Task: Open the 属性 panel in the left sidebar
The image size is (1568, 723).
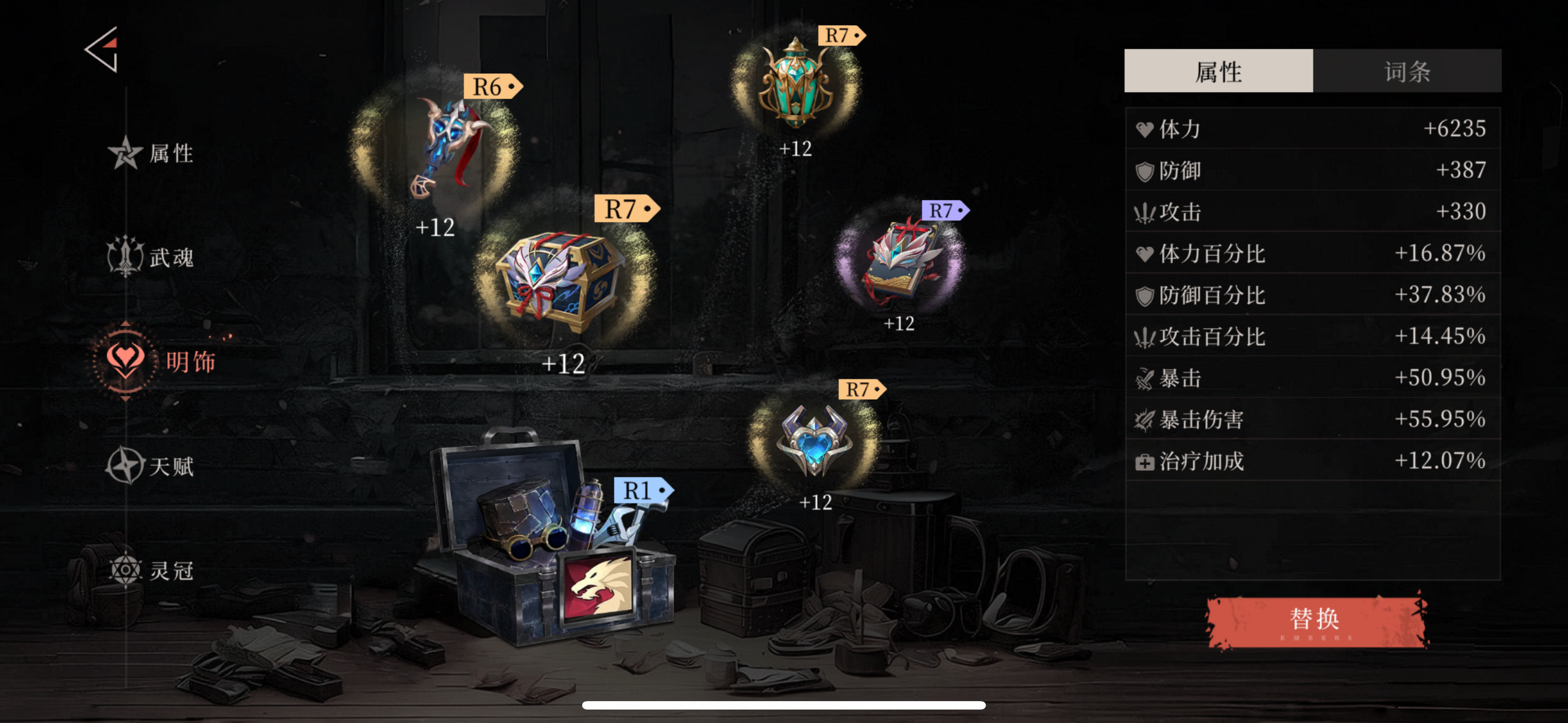Action: coord(152,154)
